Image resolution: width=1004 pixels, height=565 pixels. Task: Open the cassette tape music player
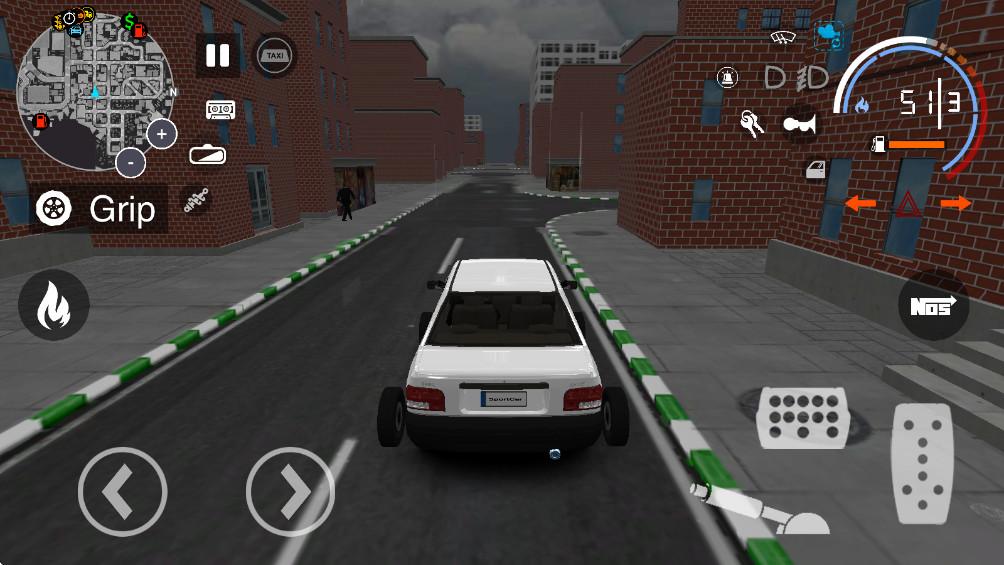click(221, 109)
